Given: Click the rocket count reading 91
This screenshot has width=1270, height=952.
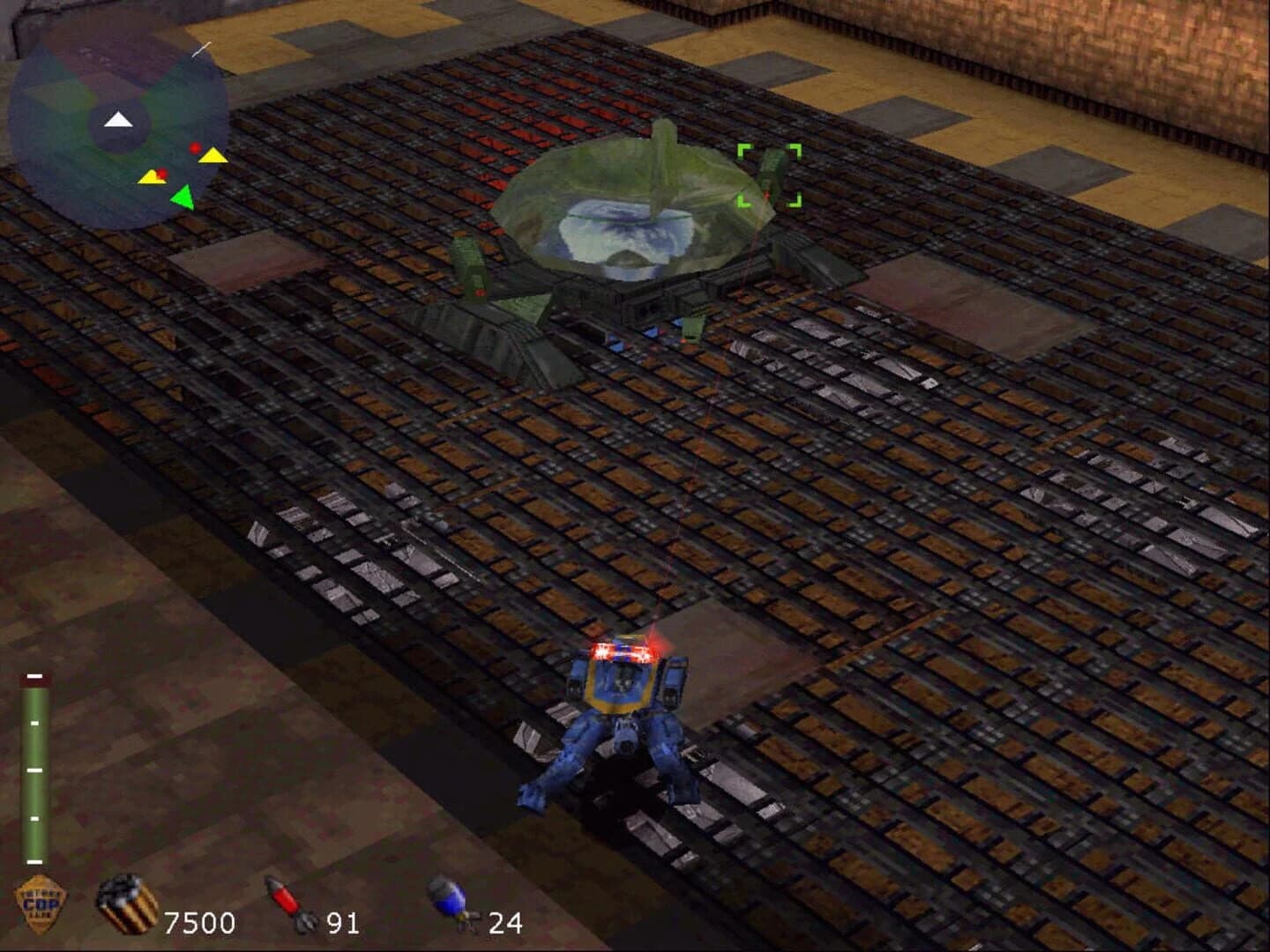Looking at the screenshot, I should pyautogui.click(x=345, y=924).
